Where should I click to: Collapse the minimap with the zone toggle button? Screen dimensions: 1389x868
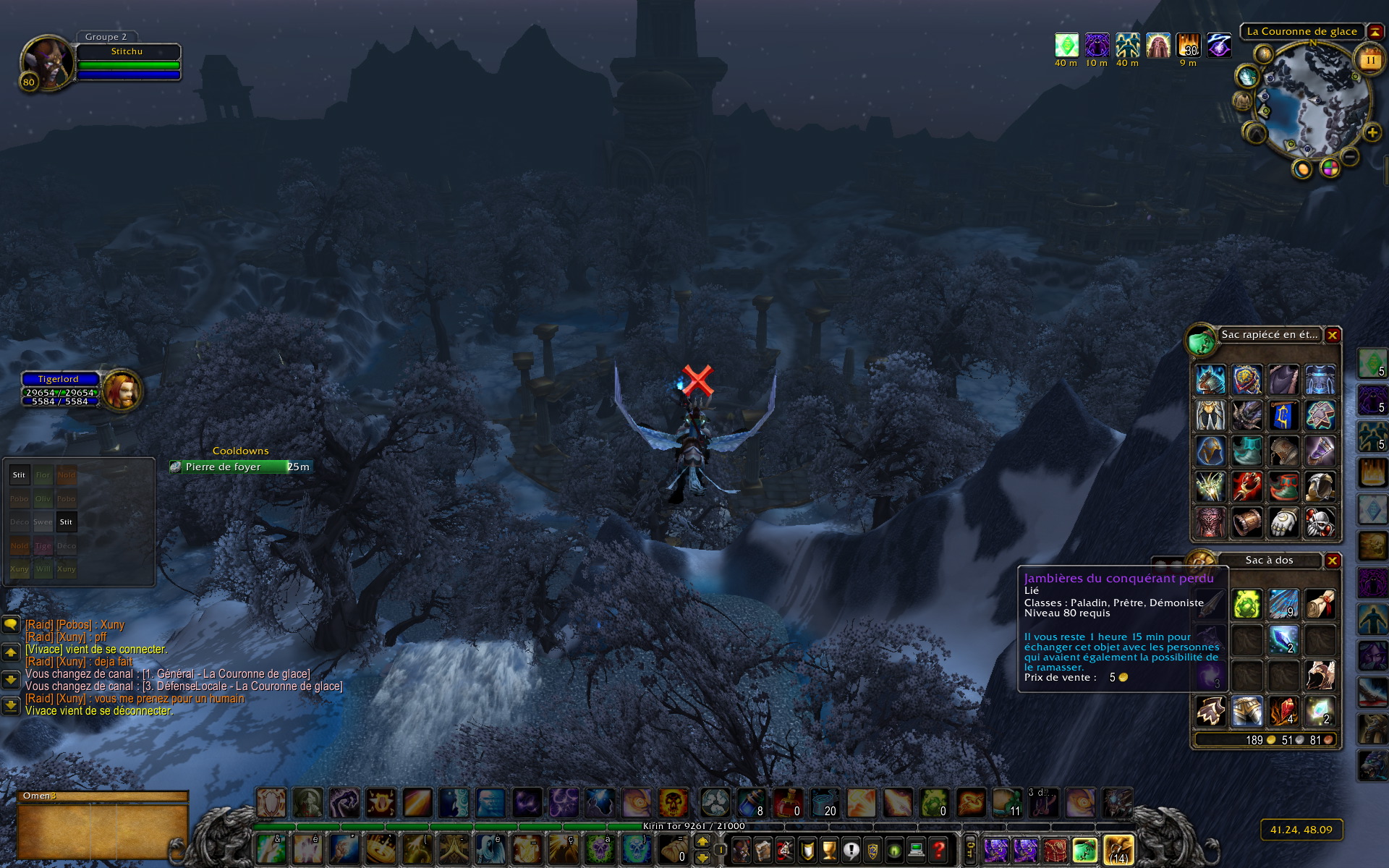point(1375,32)
